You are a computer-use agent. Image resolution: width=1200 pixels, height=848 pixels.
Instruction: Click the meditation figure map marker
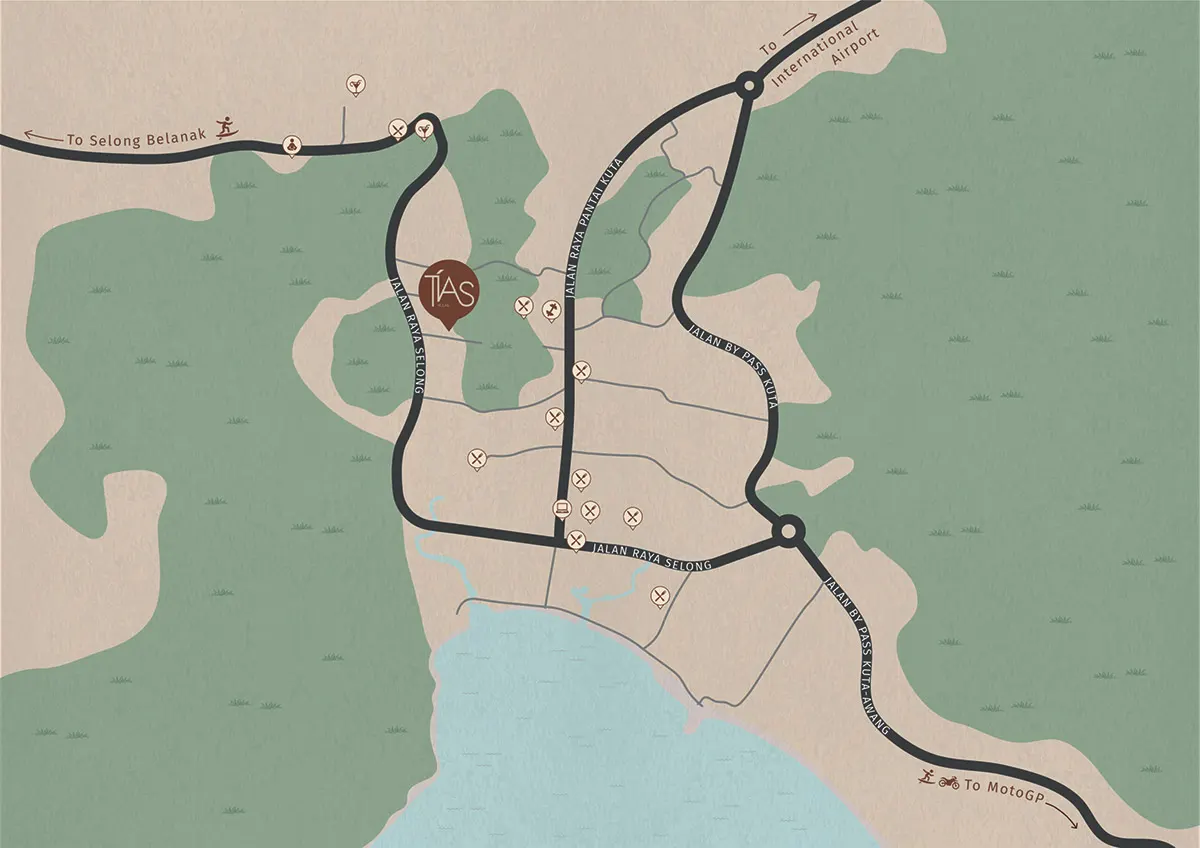pos(291,145)
